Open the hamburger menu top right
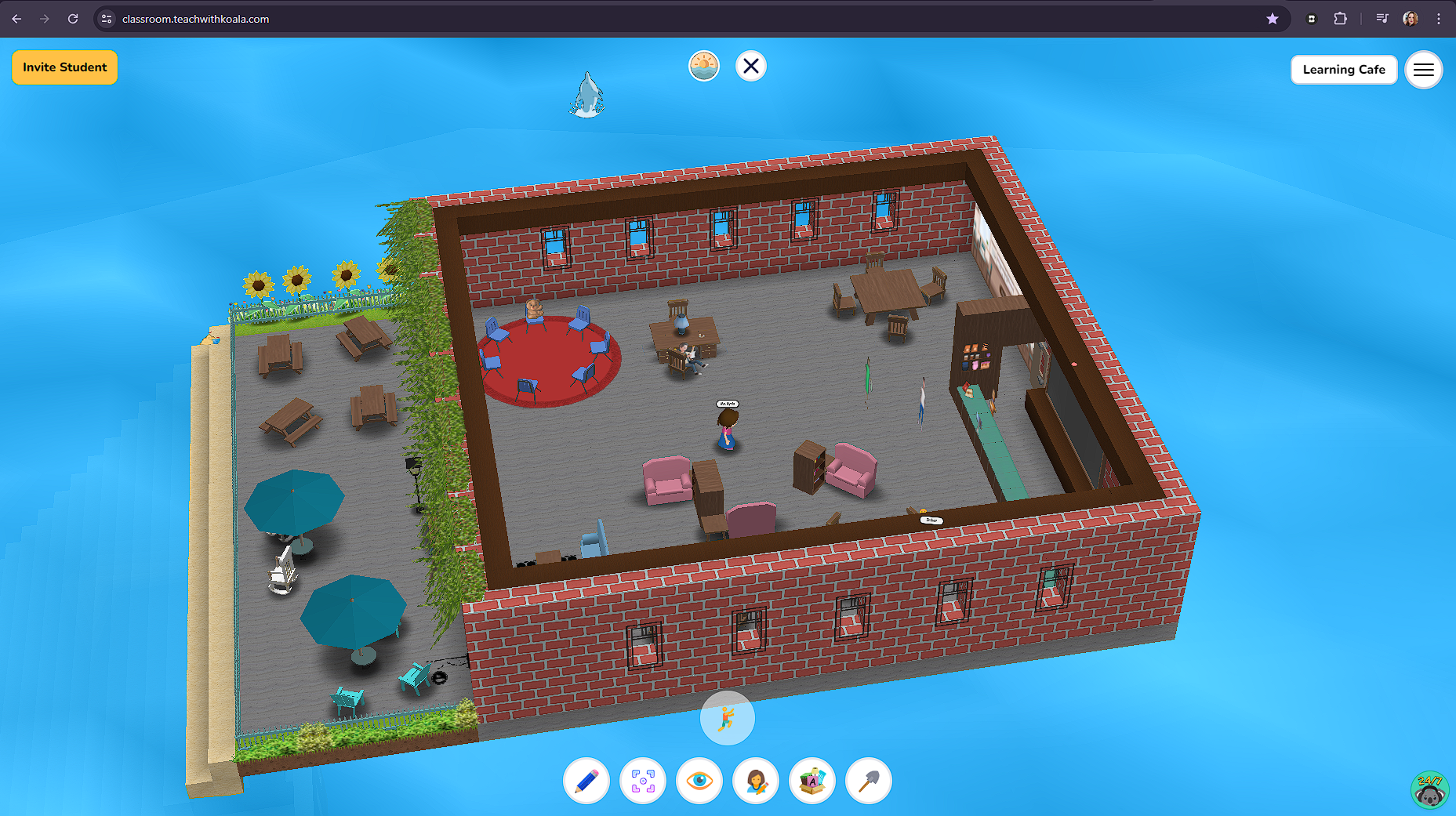The width and height of the screenshot is (1456, 816). tap(1424, 70)
